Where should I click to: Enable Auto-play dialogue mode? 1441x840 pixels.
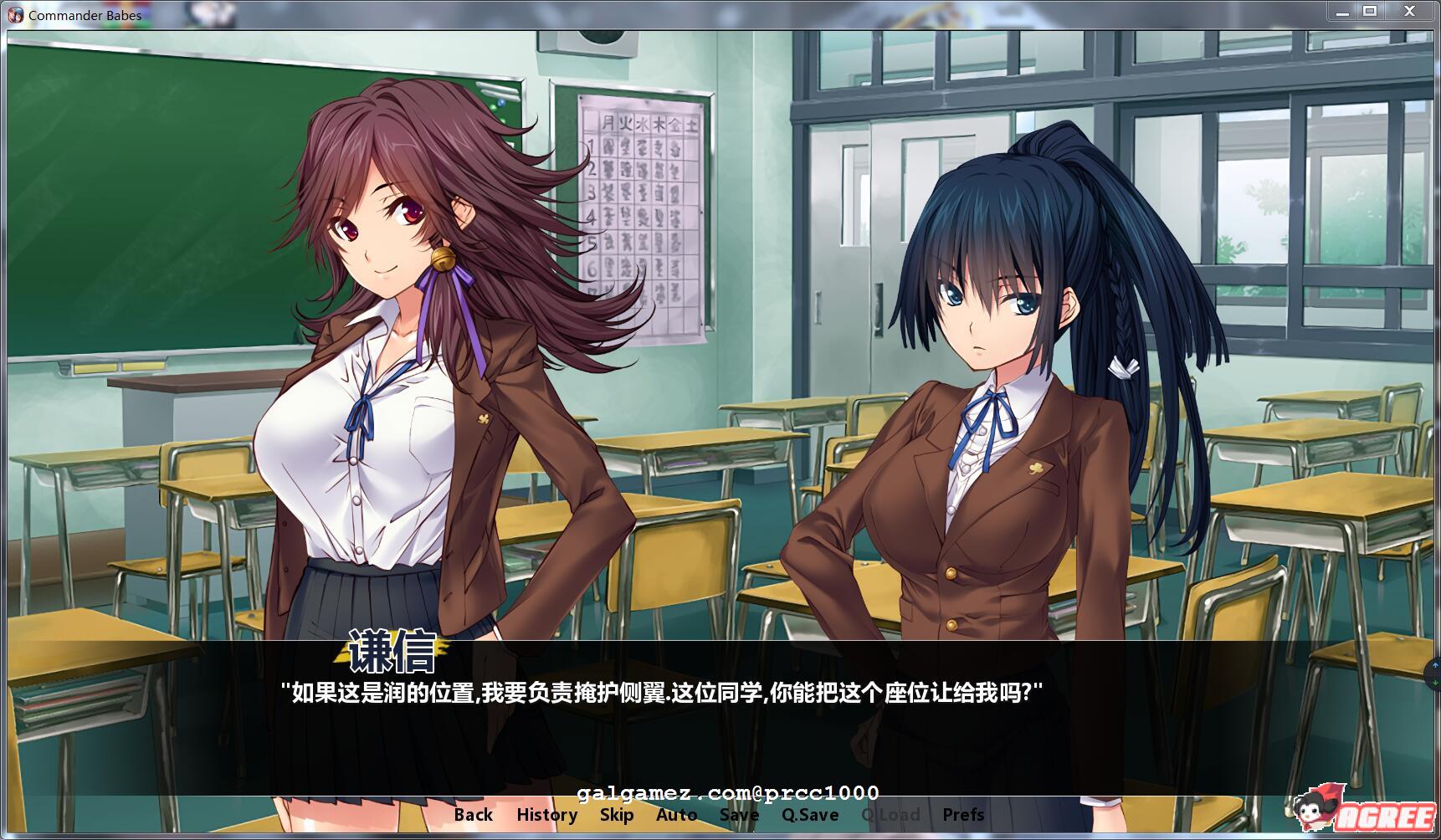678,814
